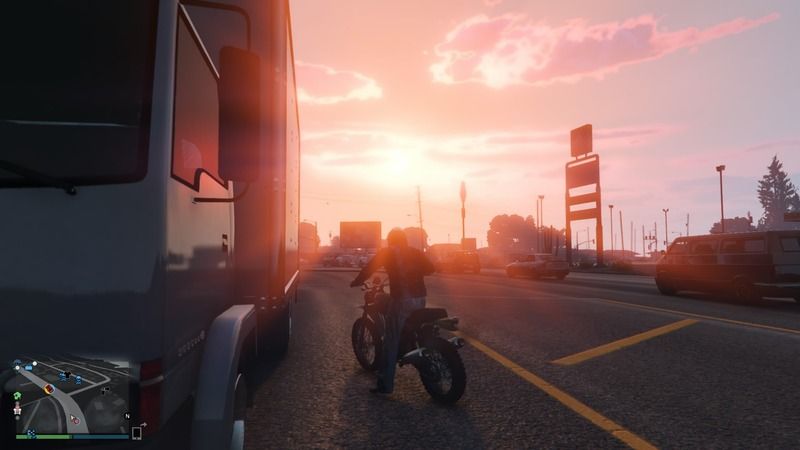The width and height of the screenshot is (800, 450).
Task: Open the phone icon beside the minimap
Action: click(136, 433)
